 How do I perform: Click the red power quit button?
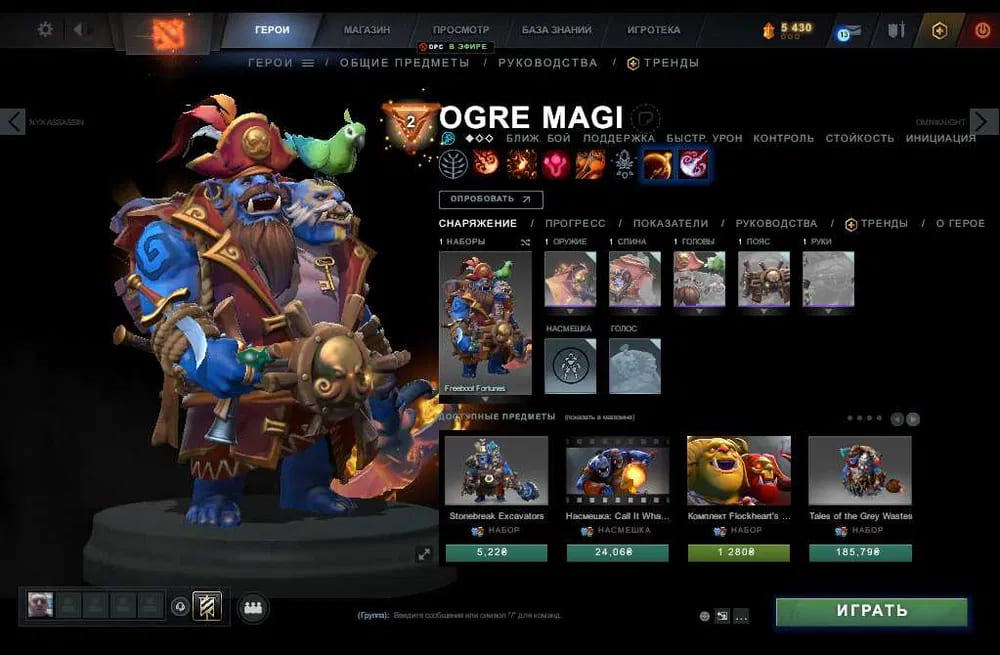(982, 31)
